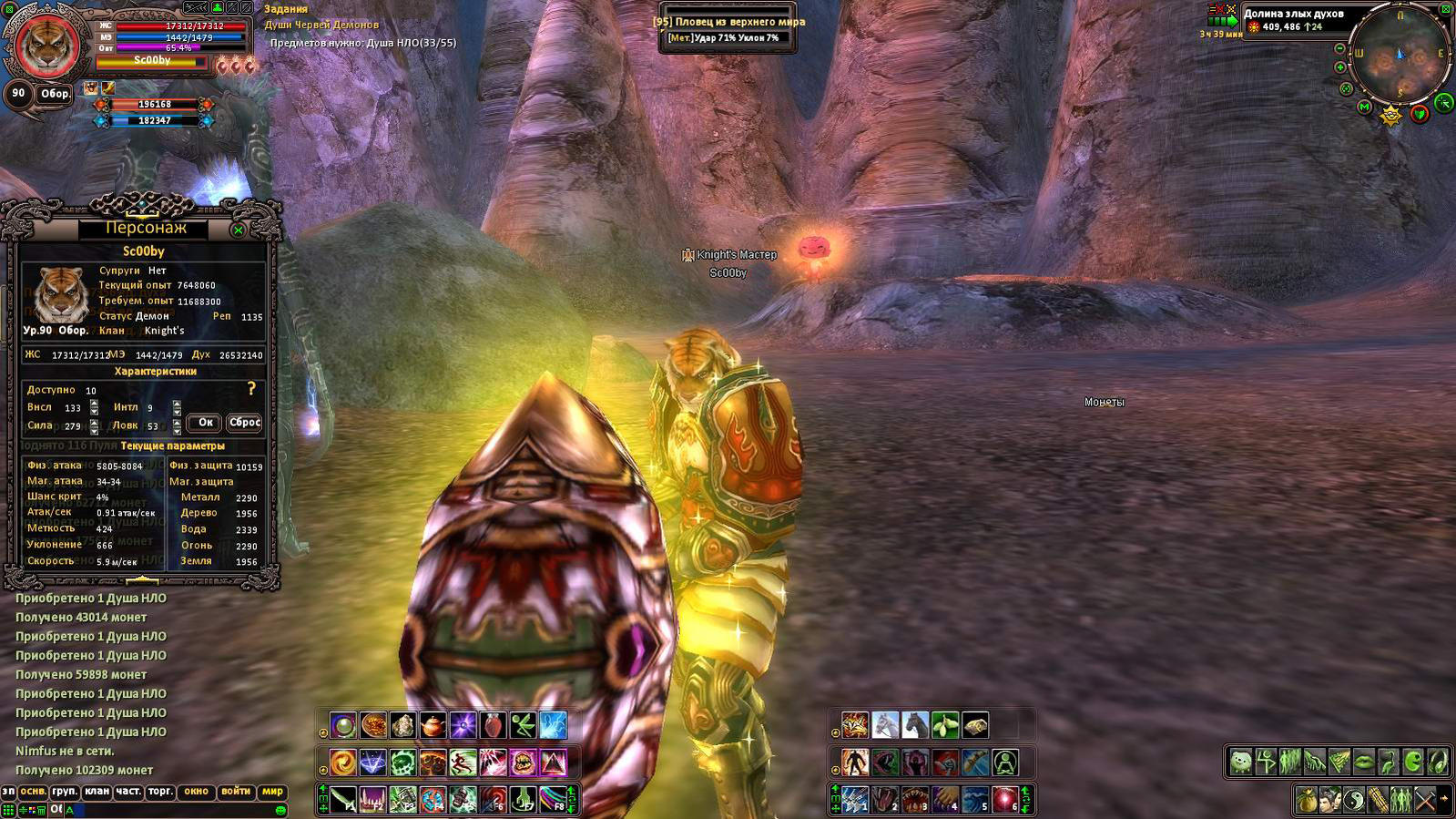Screen dimensions: 1456x819
Task: Summon the white horse mount
Action: pyautogui.click(x=885, y=726)
